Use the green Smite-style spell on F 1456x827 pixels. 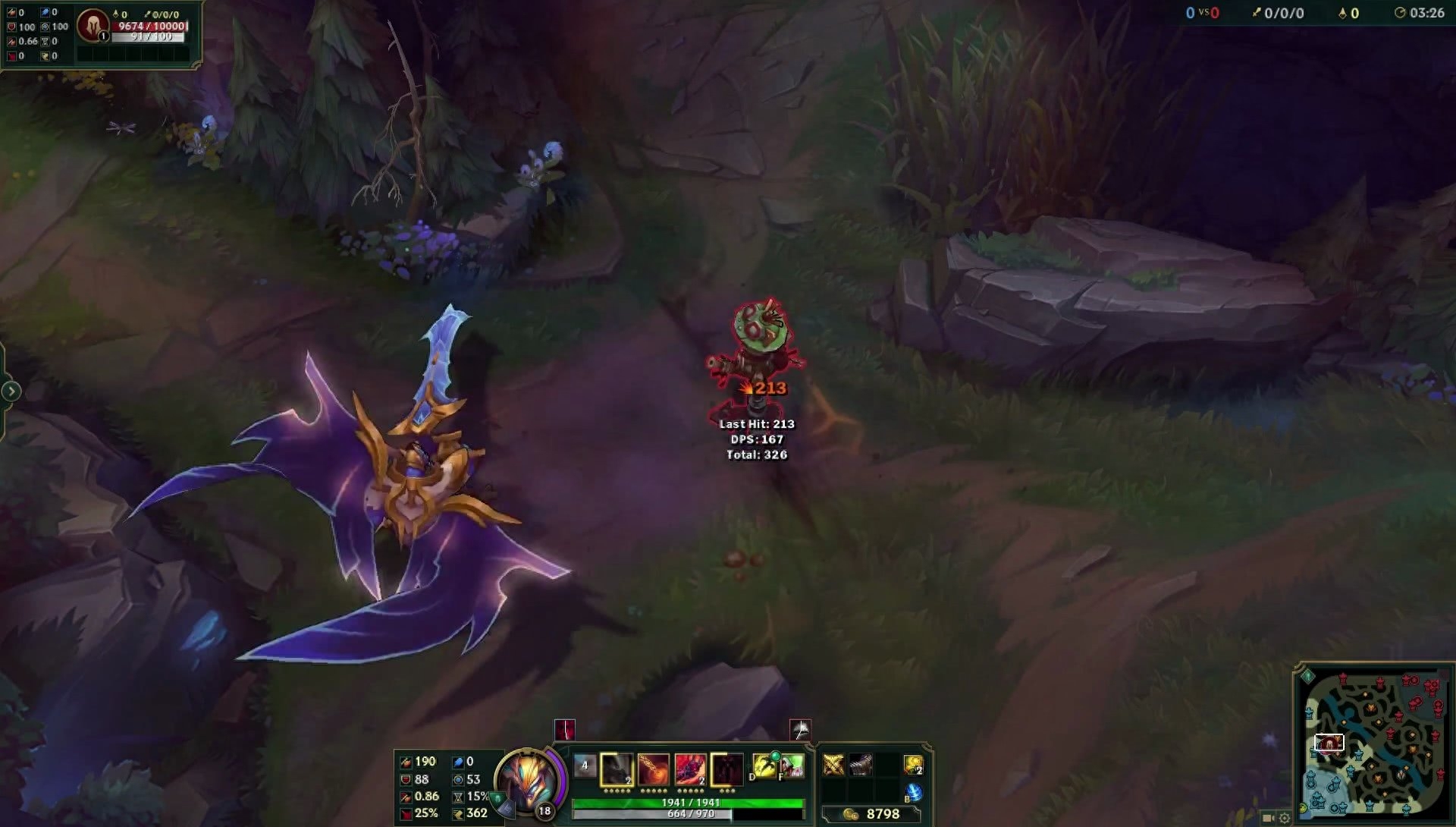pos(792,766)
